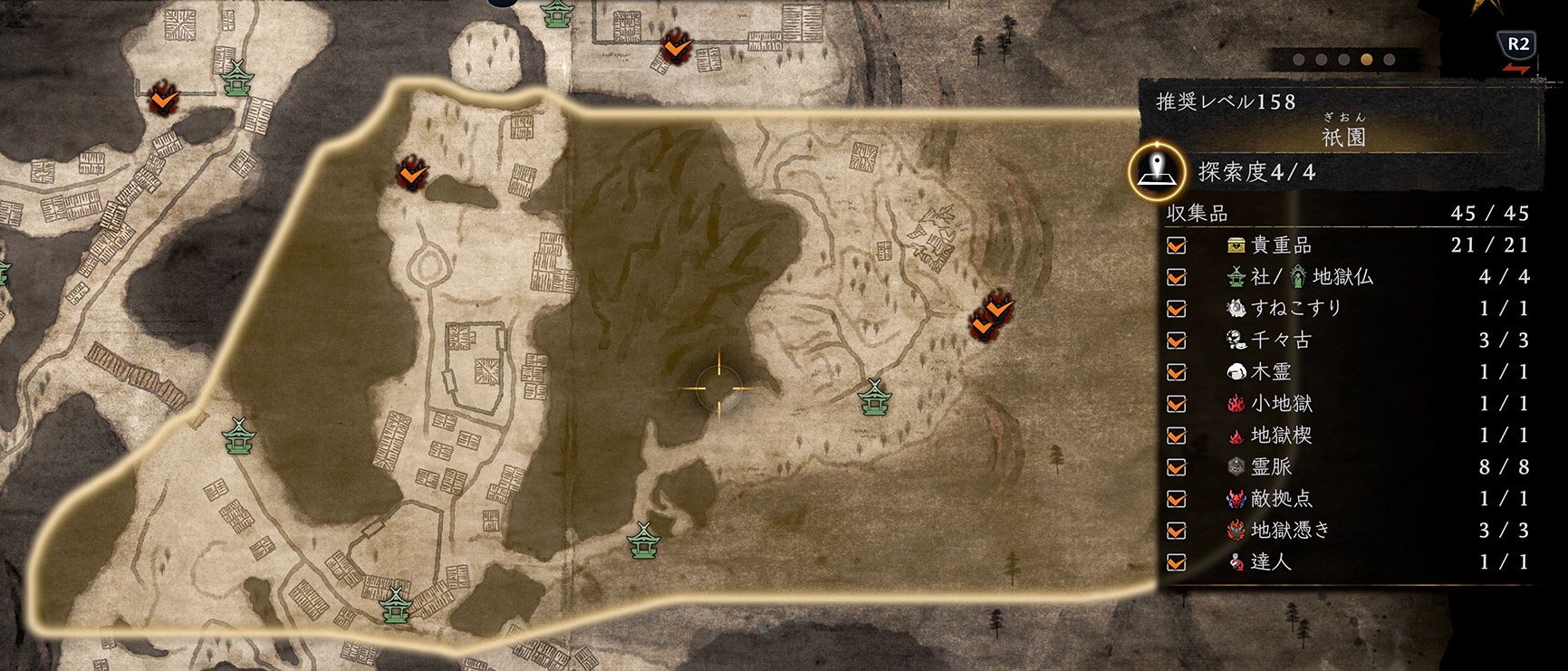
Task: Check the すねこすり collectible row
Action: click(1177, 309)
